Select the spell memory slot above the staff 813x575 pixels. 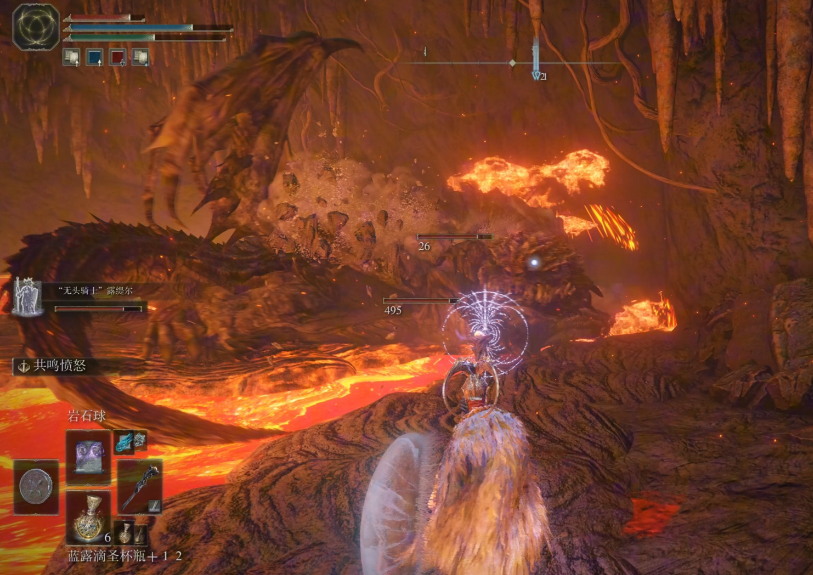(88, 457)
